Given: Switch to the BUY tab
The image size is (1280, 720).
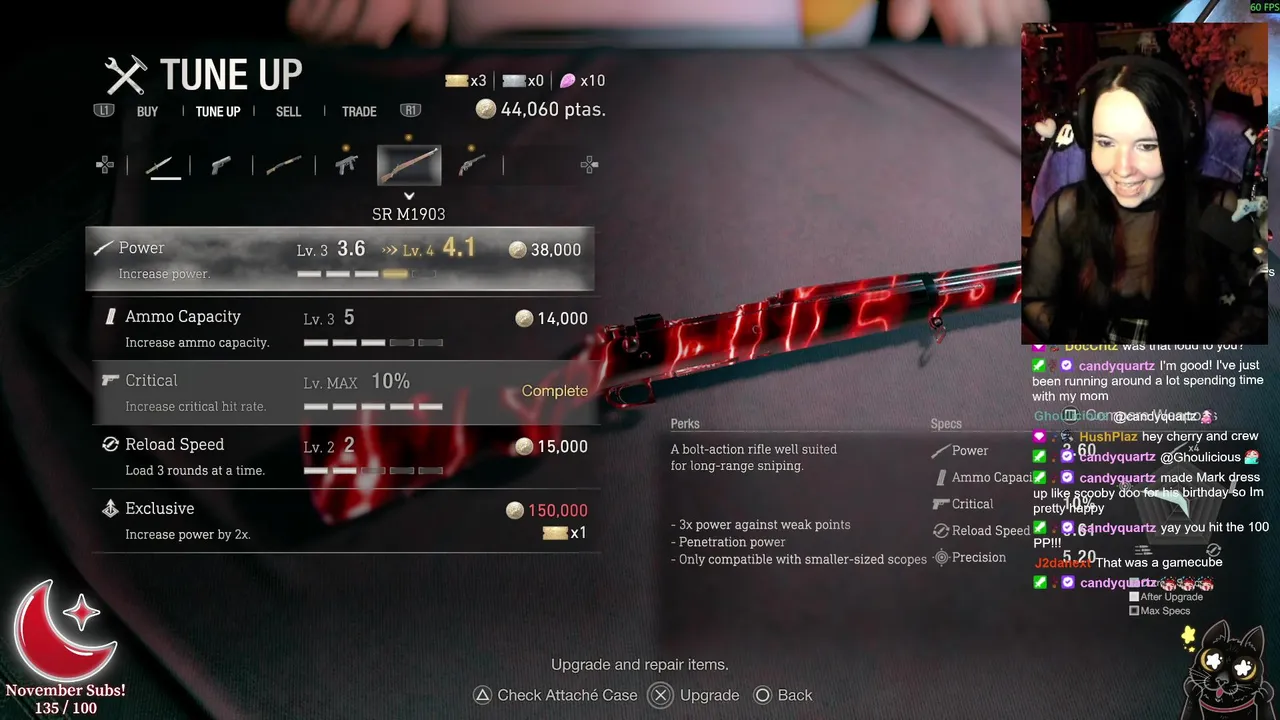Looking at the screenshot, I should [x=147, y=111].
